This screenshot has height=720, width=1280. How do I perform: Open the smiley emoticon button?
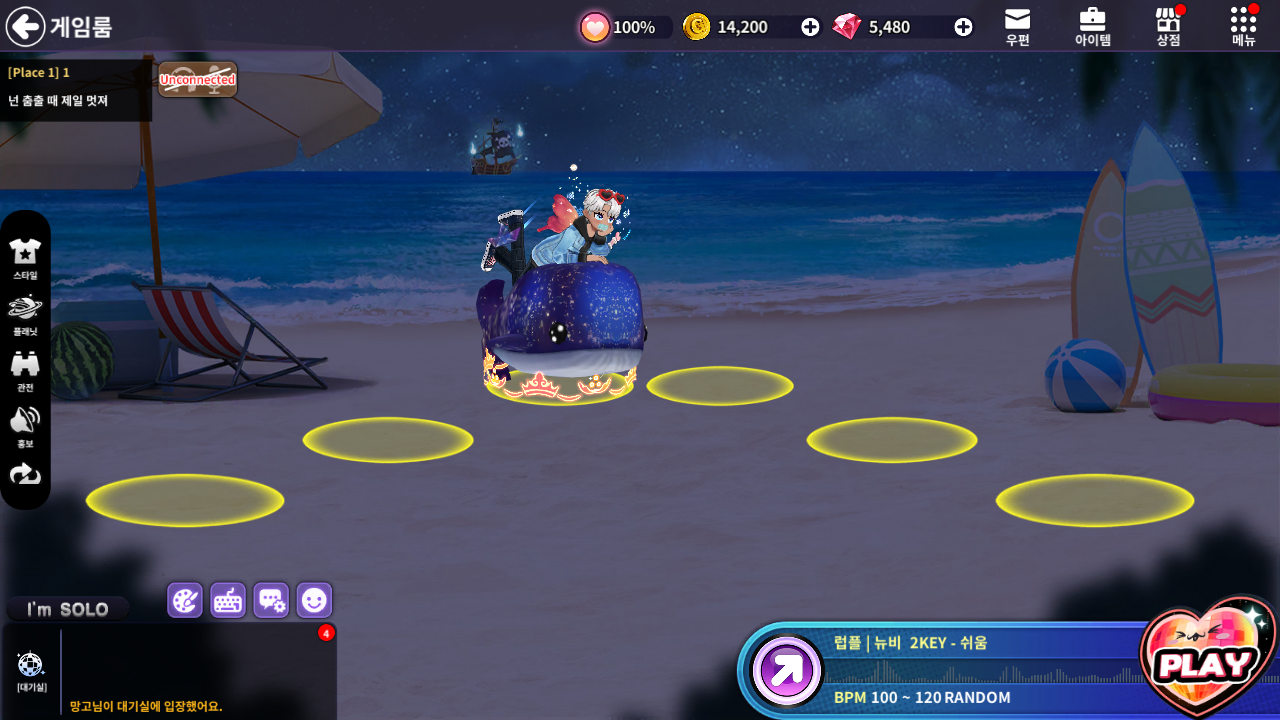pos(314,600)
